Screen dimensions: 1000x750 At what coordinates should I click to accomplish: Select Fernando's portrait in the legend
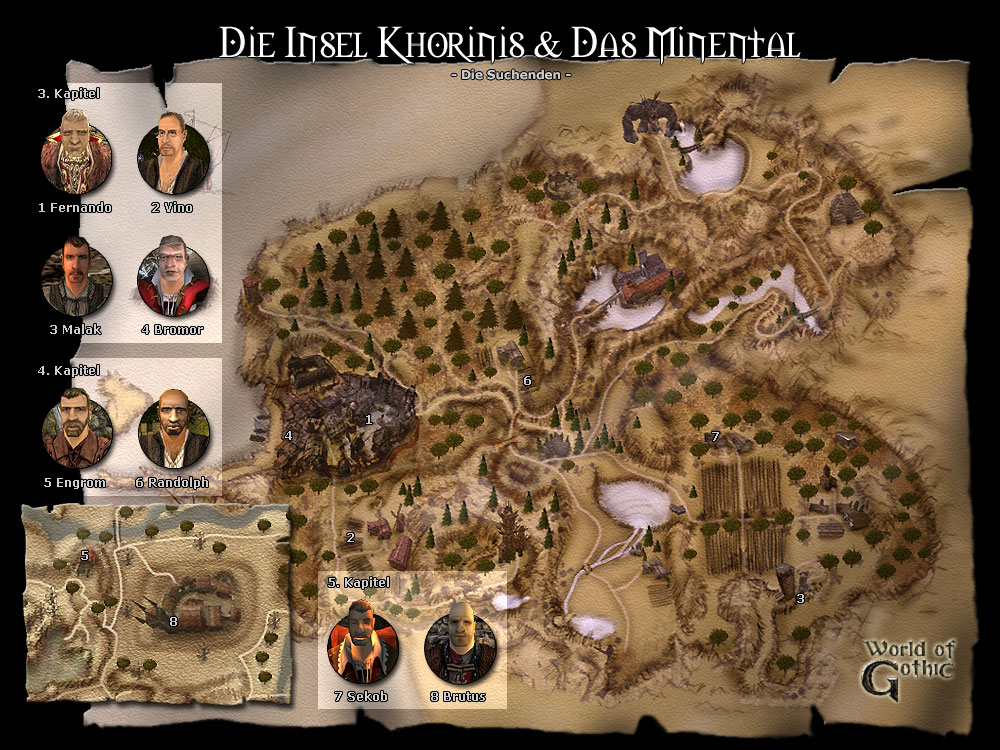(x=76, y=156)
